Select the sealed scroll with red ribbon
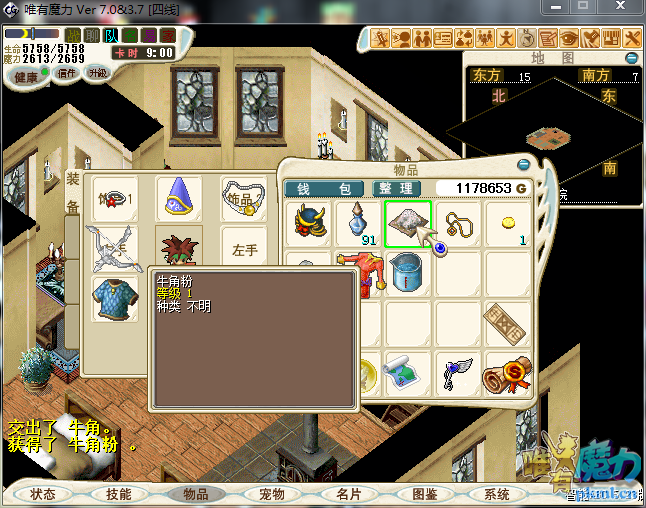646x508 pixels. tap(509, 373)
